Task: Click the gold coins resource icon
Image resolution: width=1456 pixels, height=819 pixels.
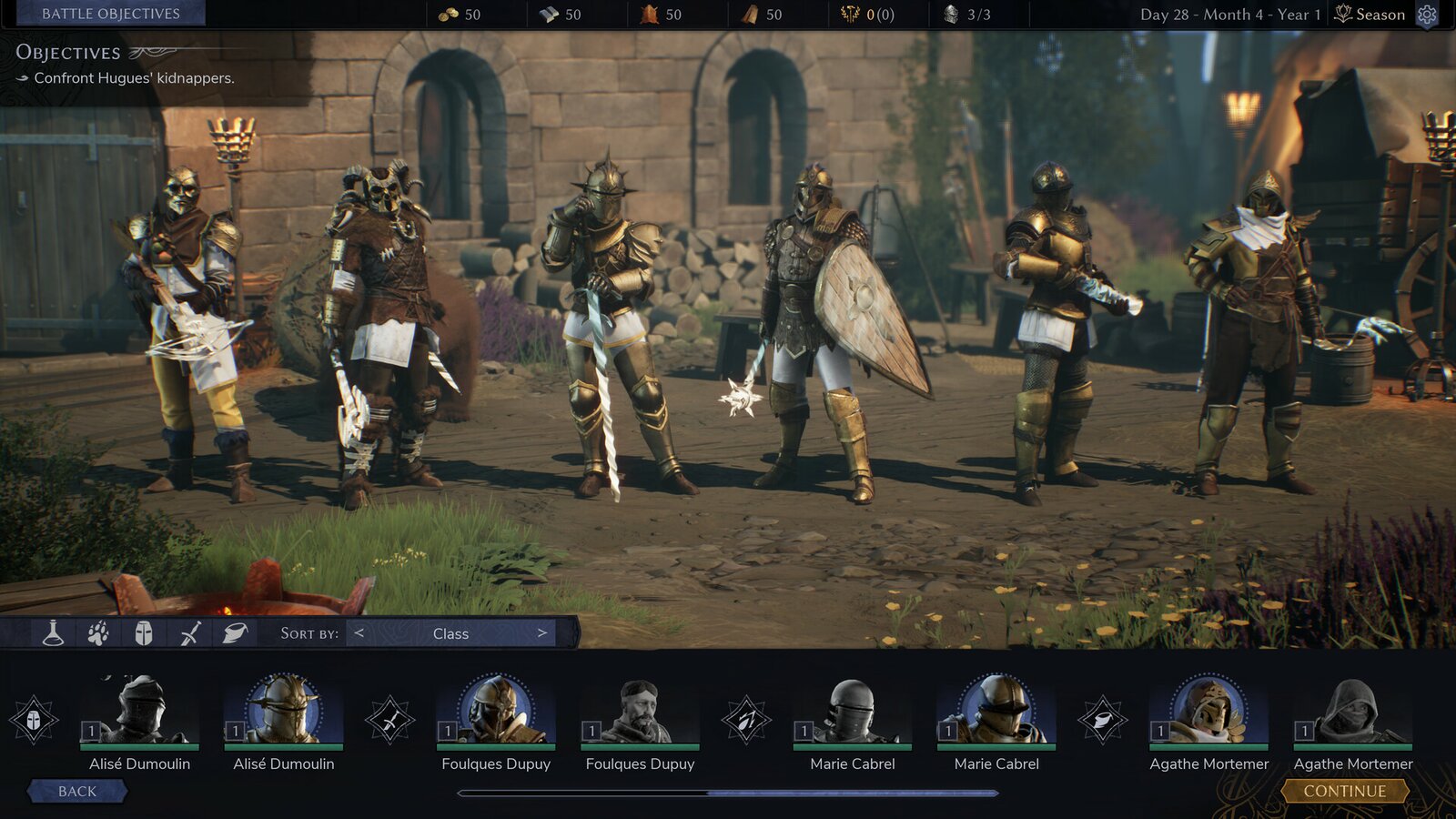Action: (450, 14)
